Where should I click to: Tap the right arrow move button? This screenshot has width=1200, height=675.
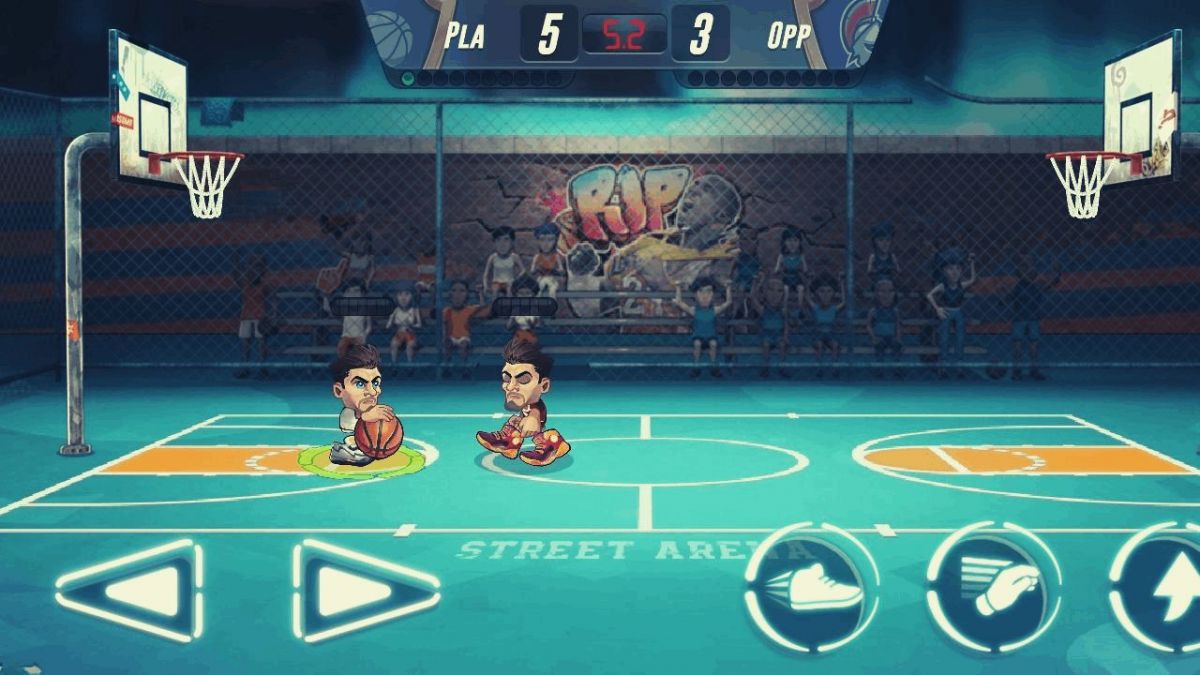tap(365, 591)
